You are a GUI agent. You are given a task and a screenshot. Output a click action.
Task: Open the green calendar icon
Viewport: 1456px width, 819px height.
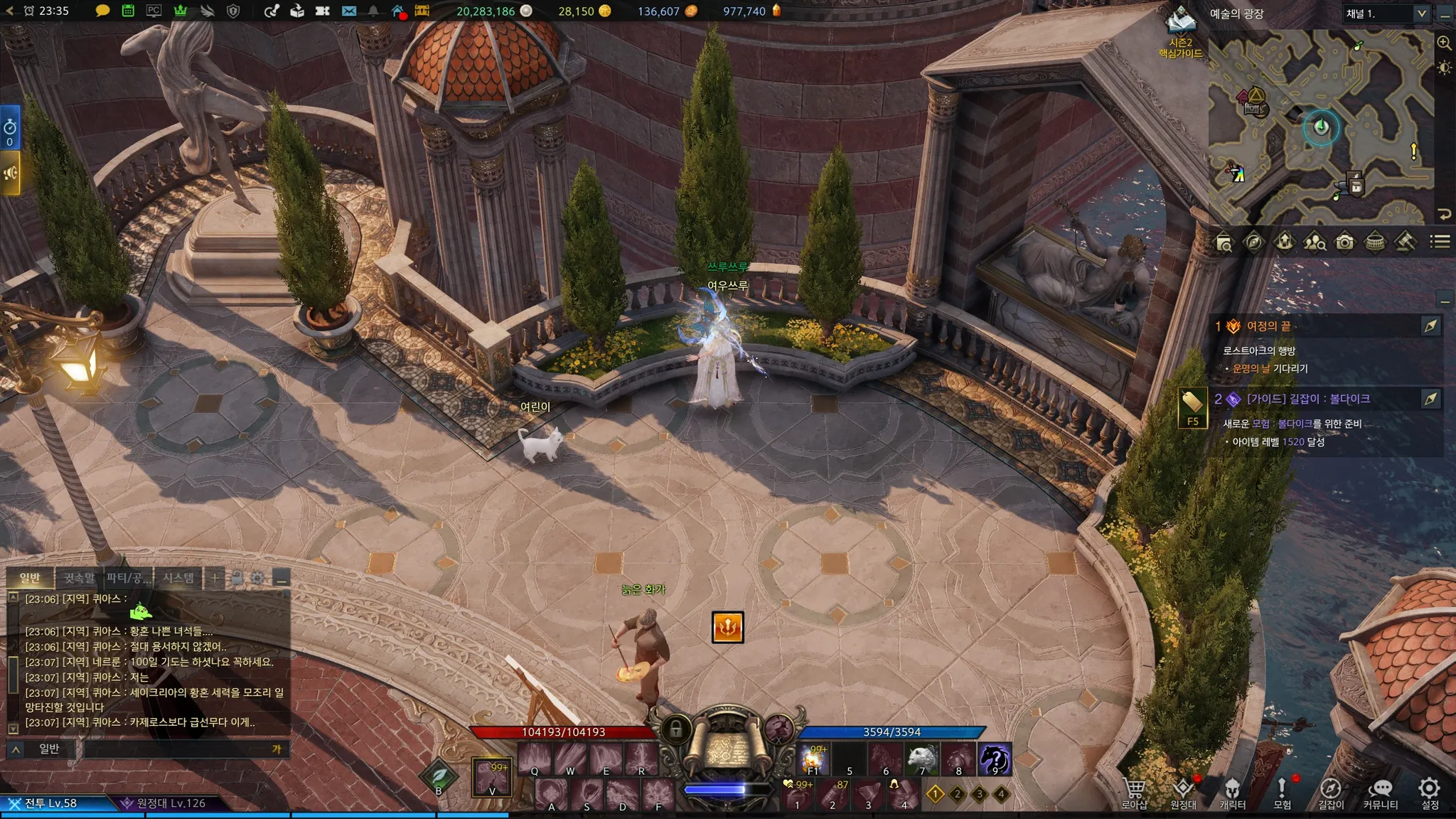coord(128,11)
